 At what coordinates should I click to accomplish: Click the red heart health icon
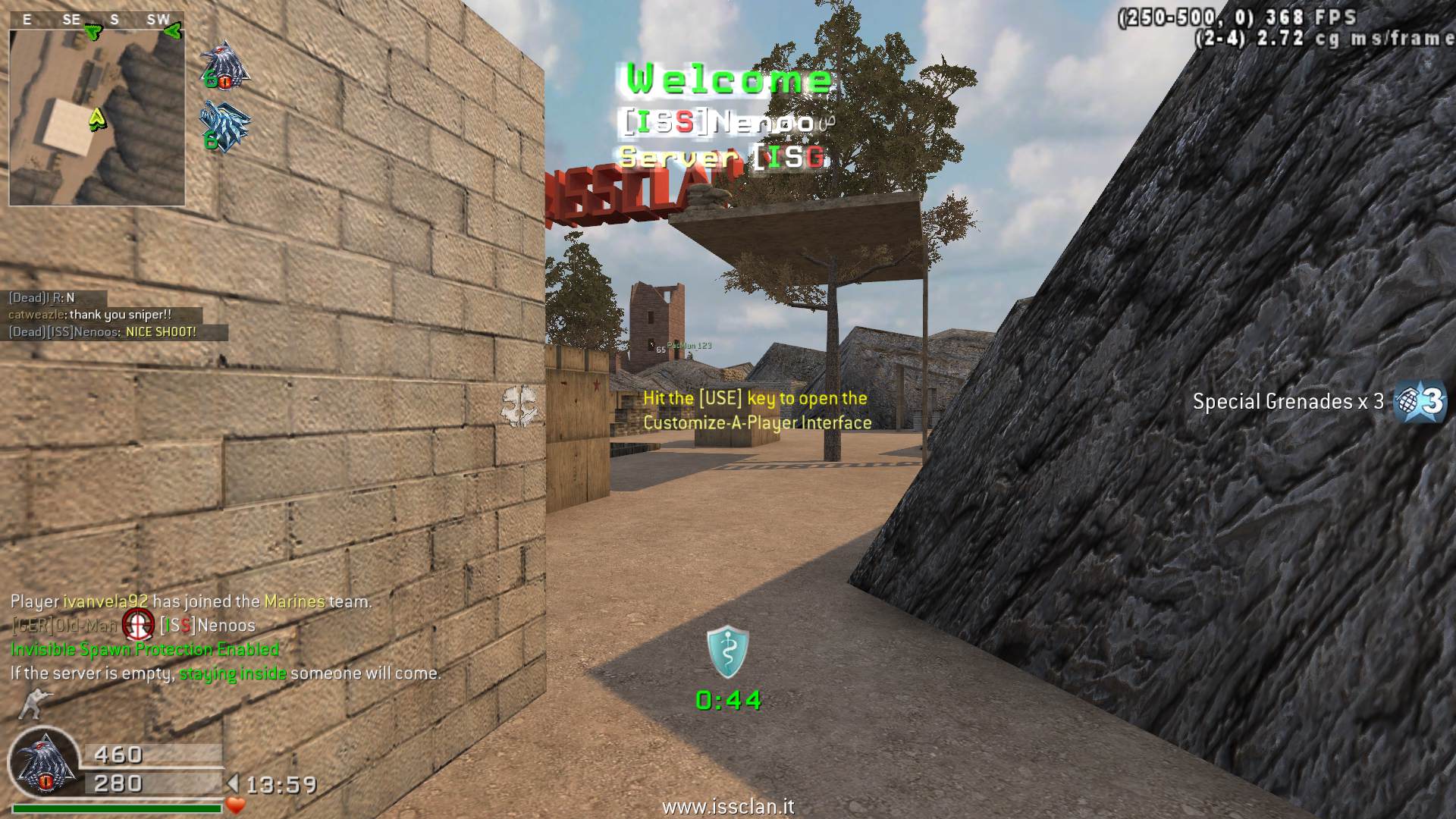click(x=236, y=805)
